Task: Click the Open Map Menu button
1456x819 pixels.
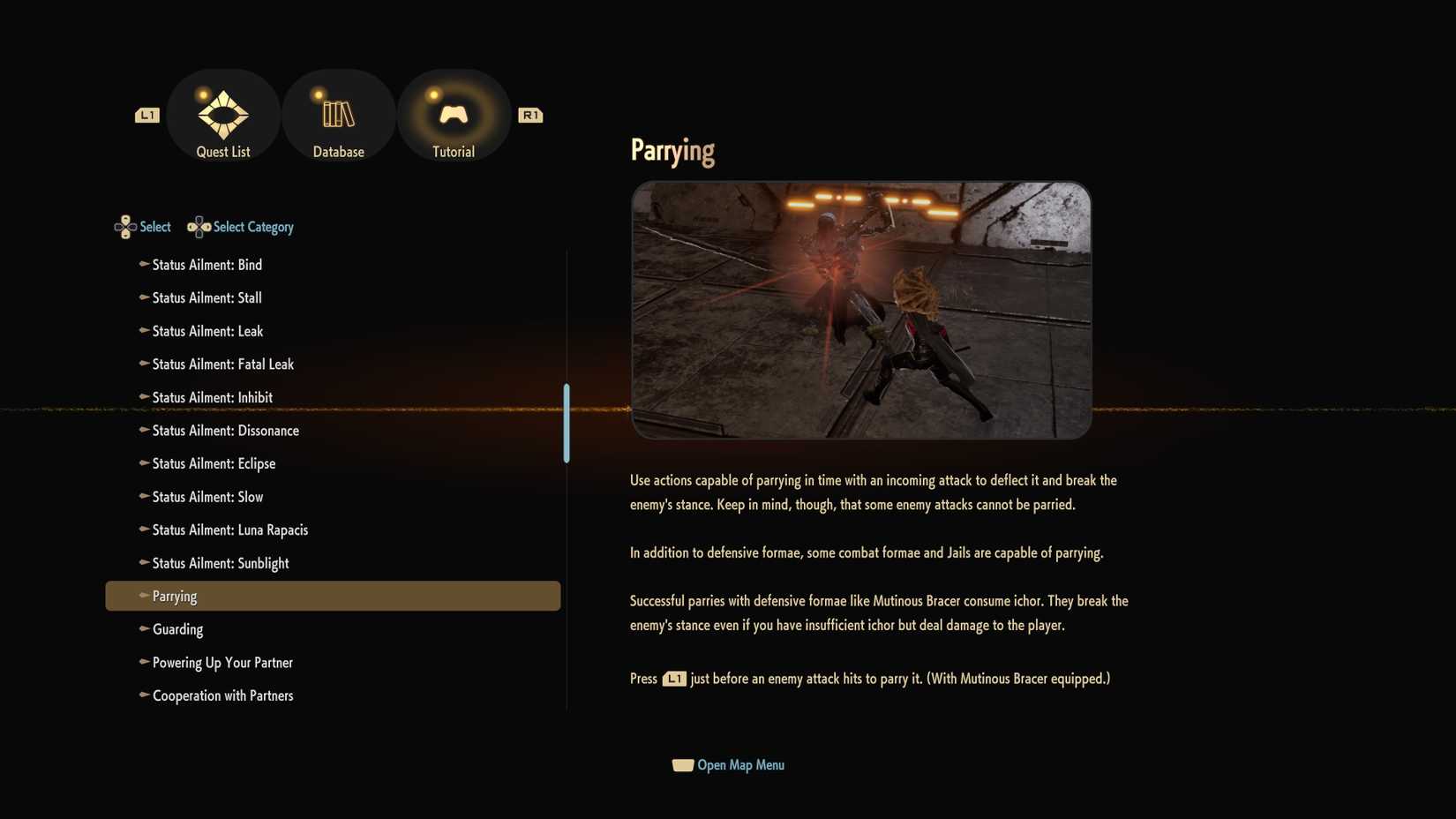Action: [739, 764]
